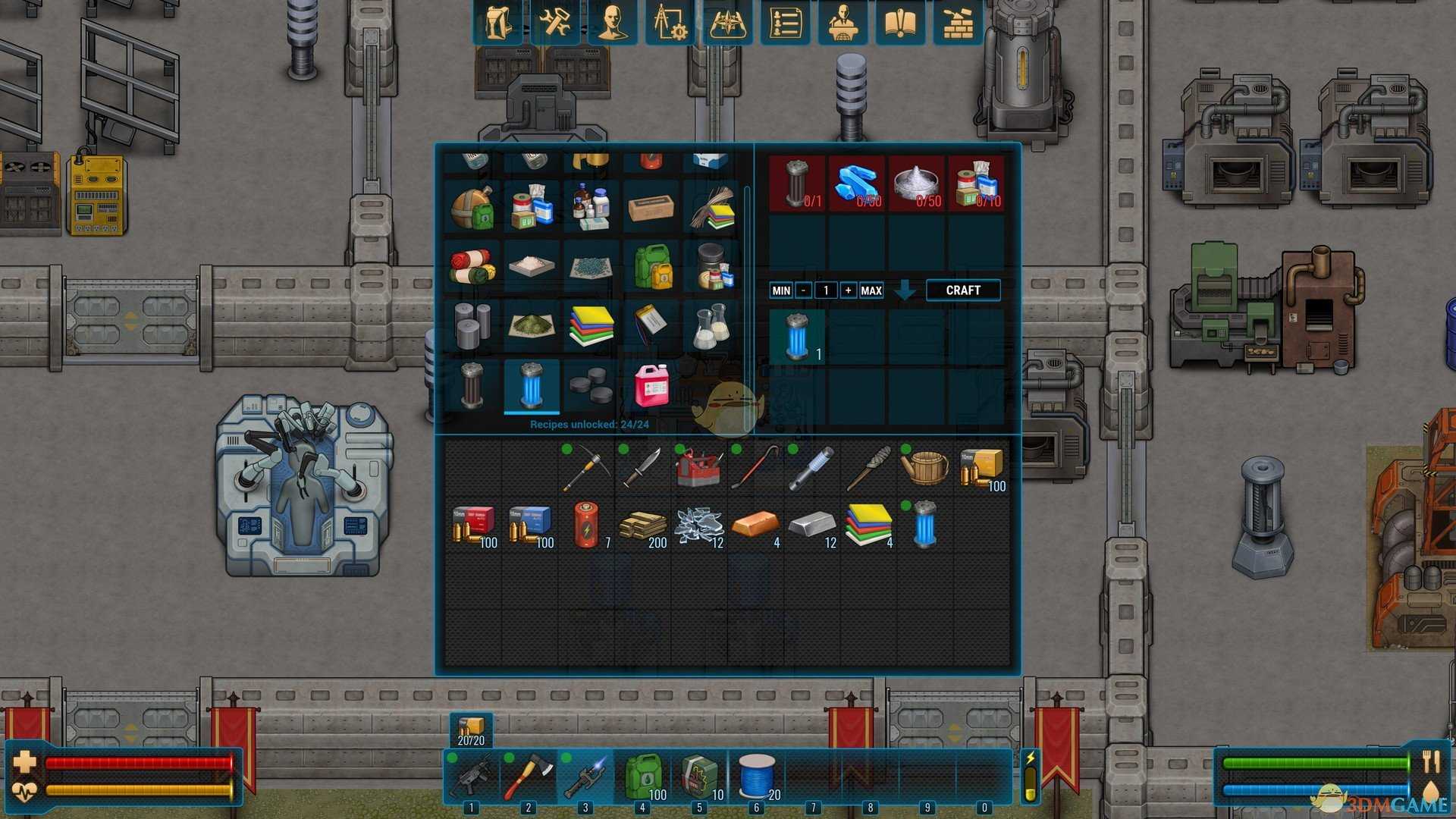This screenshot has width=1456, height=819.
Task: Select the red toolbox in inventory
Action: click(x=698, y=468)
